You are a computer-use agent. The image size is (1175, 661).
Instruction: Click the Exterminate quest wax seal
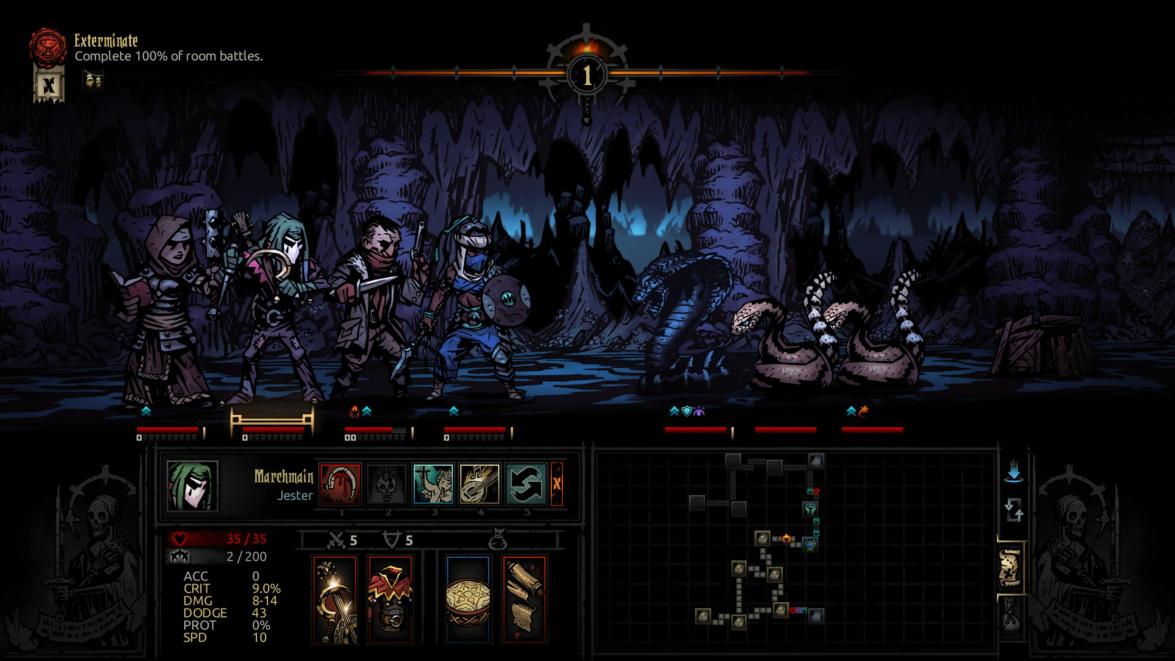coord(47,47)
